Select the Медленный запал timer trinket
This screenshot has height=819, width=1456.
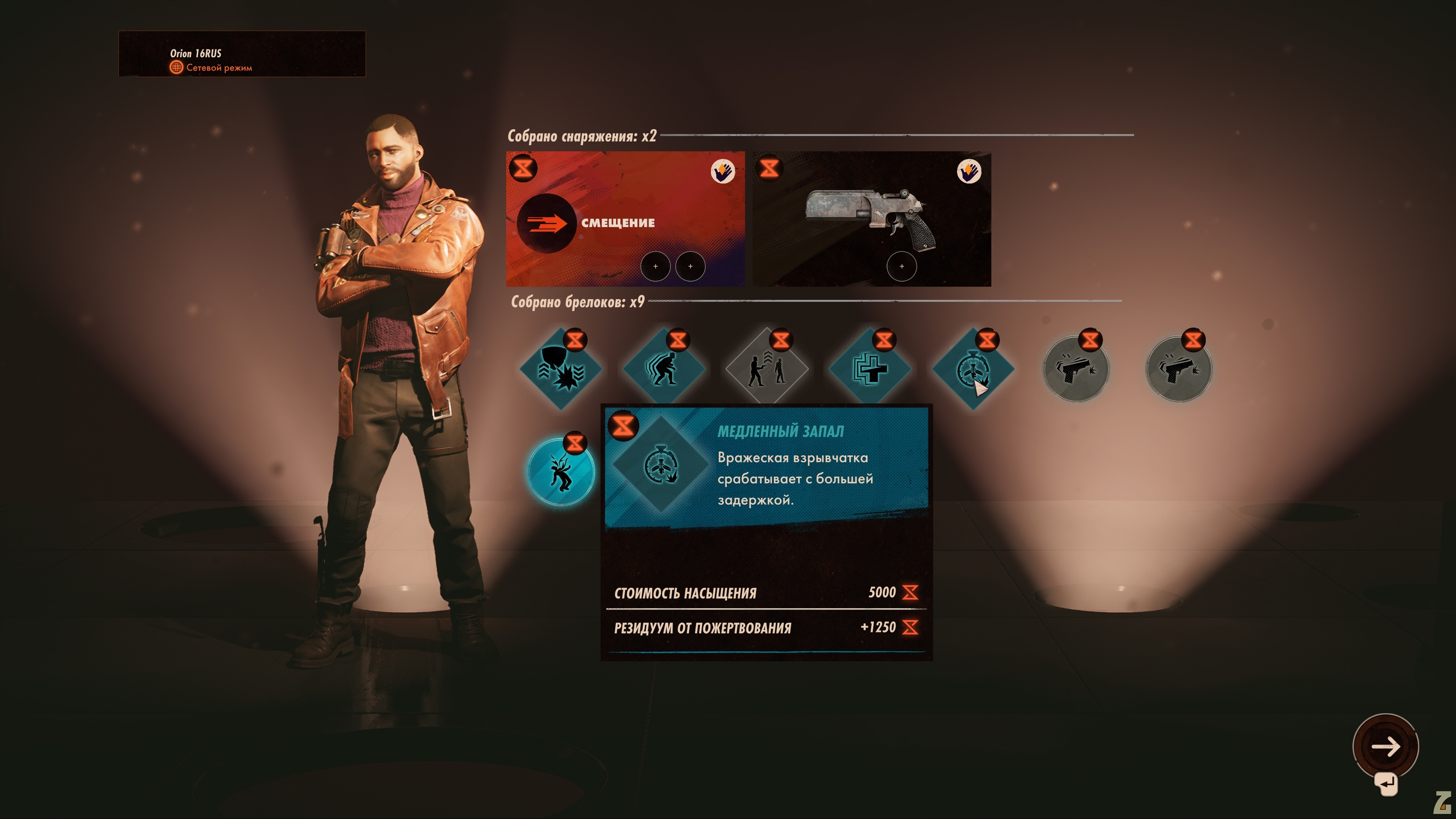(972, 369)
